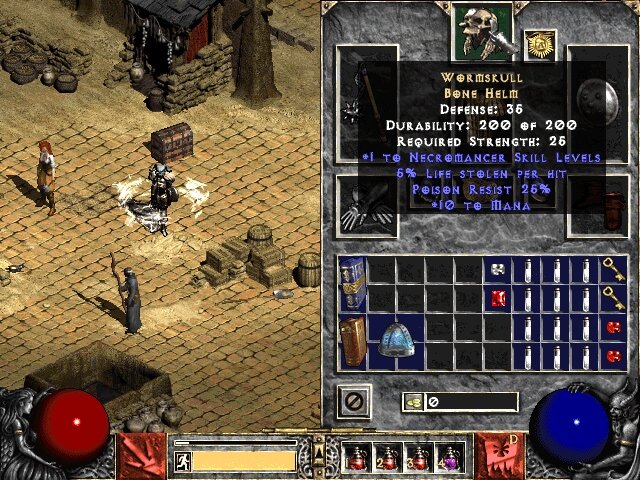Open the right-hand skill selector
This screenshot has width=640, height=480.
(498, 455)
